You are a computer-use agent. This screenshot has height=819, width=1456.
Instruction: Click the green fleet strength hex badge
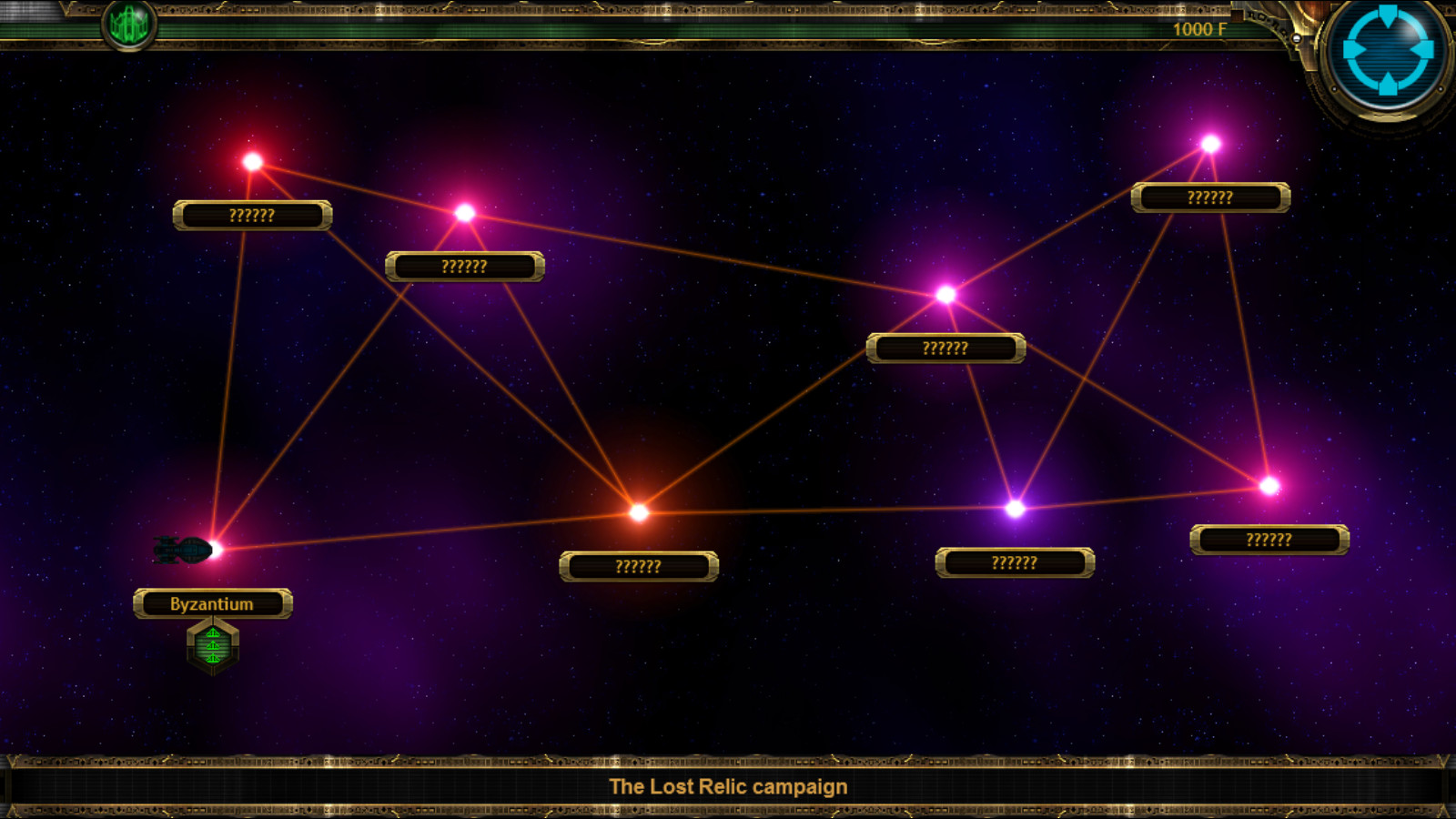pyautogui.click(x=213, y=644)
